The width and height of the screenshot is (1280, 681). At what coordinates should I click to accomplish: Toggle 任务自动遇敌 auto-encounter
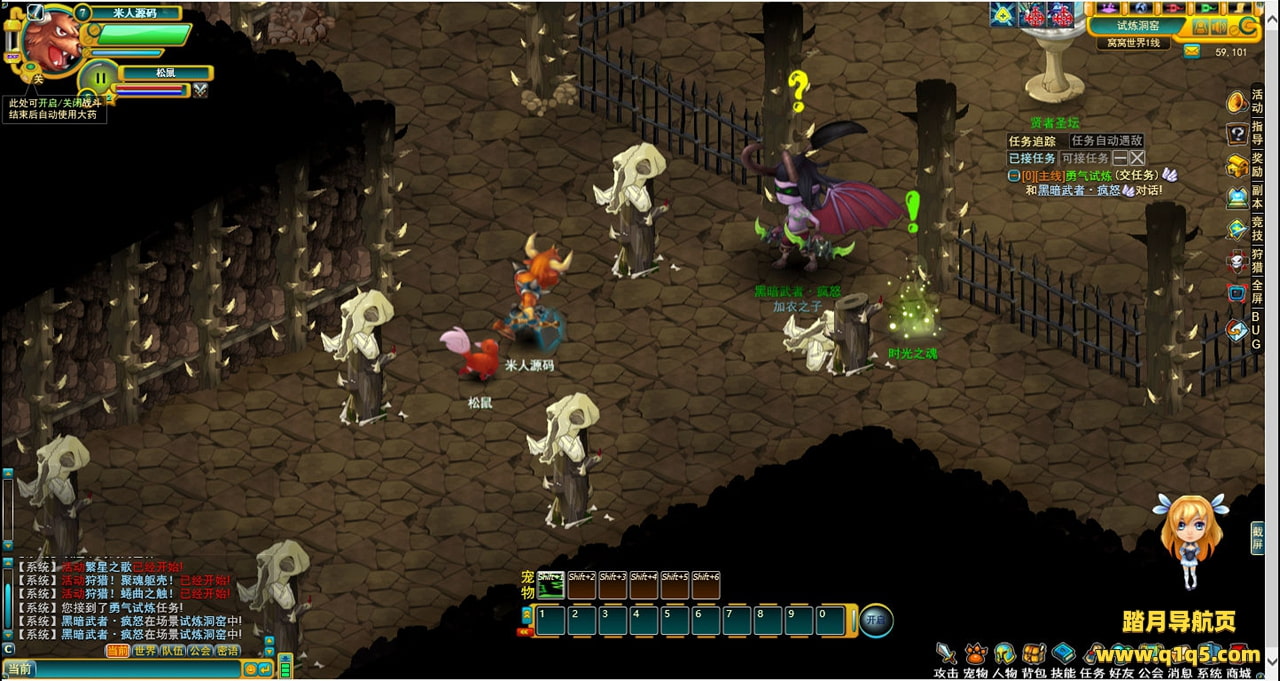coord(1106,141)
